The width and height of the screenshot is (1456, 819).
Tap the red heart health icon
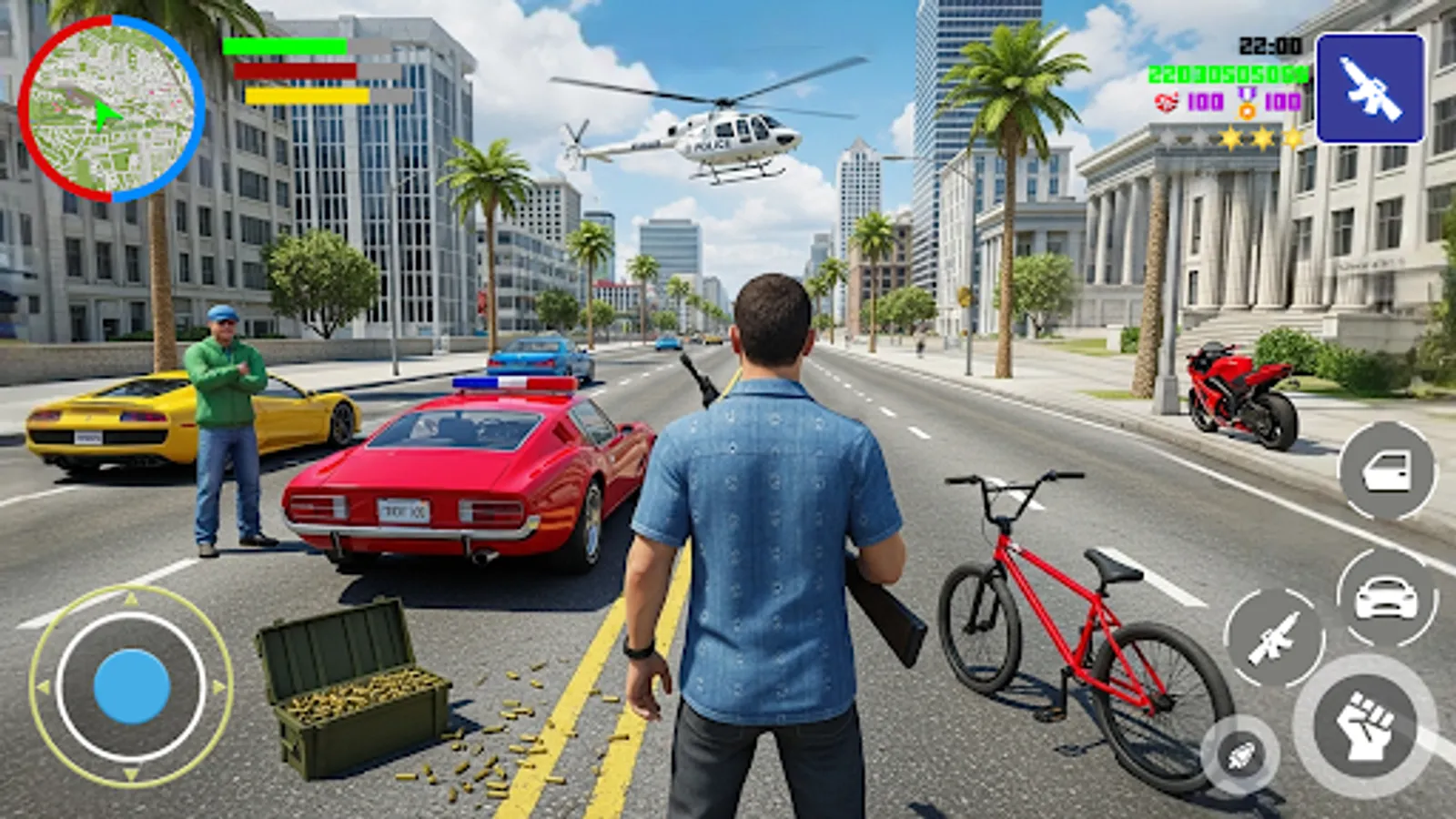(1166, 102)
